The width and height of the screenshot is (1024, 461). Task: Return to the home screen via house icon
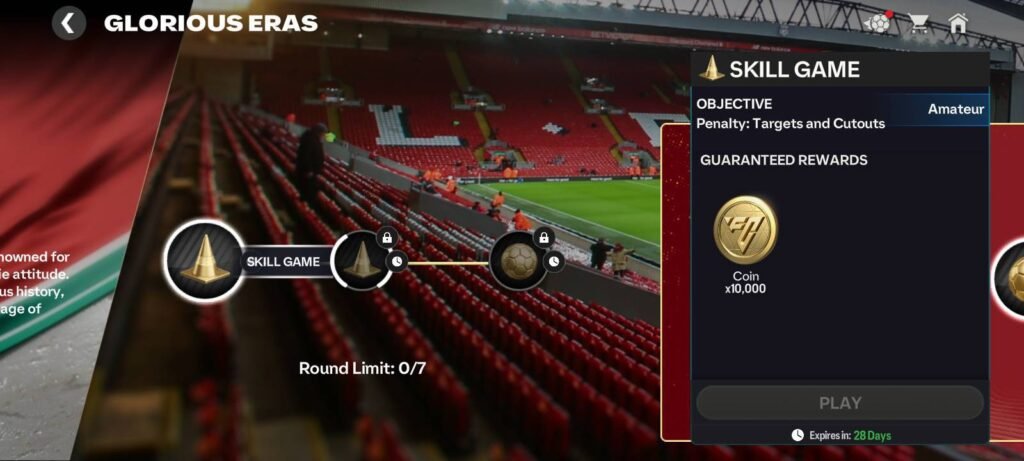(x=958, y=23)
